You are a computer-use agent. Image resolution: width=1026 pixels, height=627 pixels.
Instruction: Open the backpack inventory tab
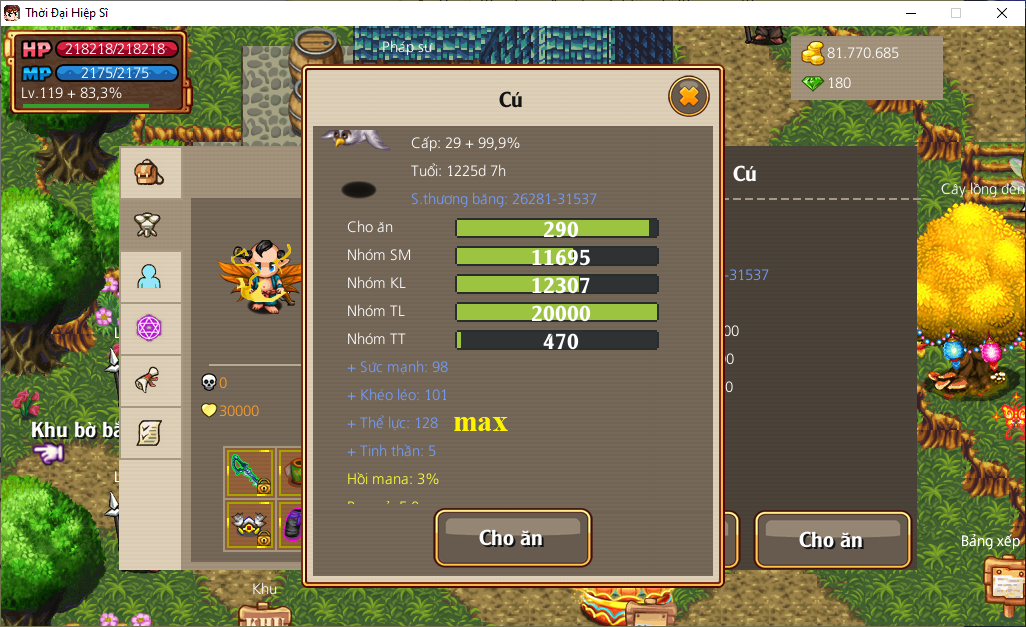150,174
